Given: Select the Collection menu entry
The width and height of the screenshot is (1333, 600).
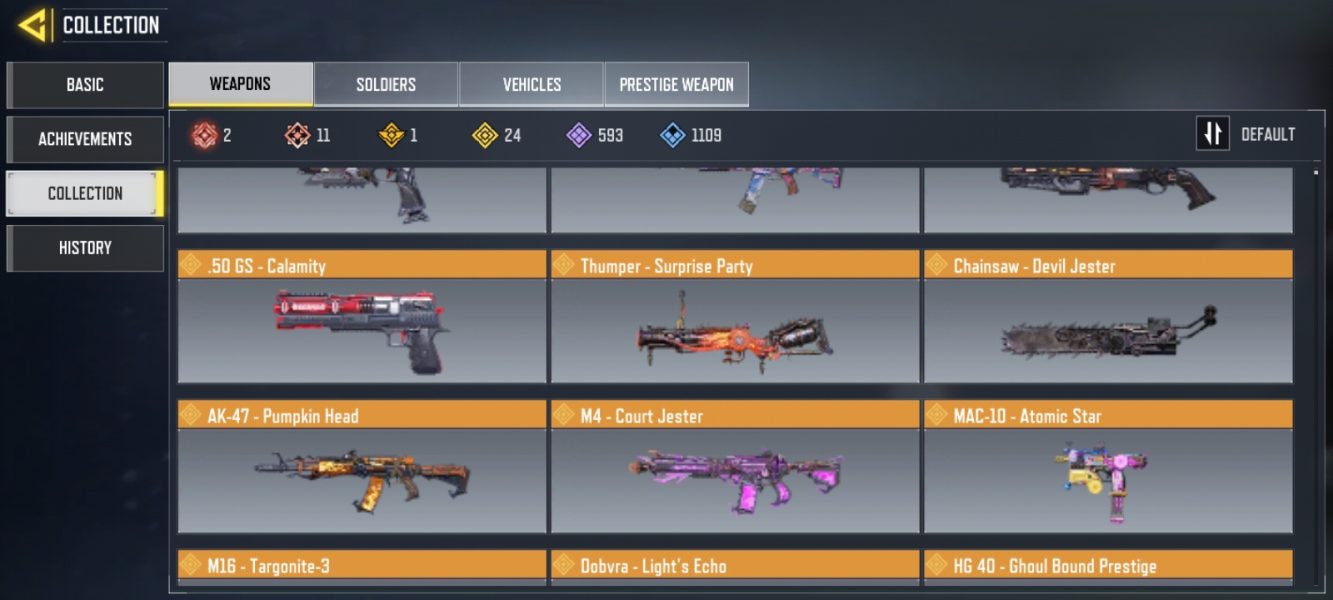Looking at the screenshot, I should point(85,193).
